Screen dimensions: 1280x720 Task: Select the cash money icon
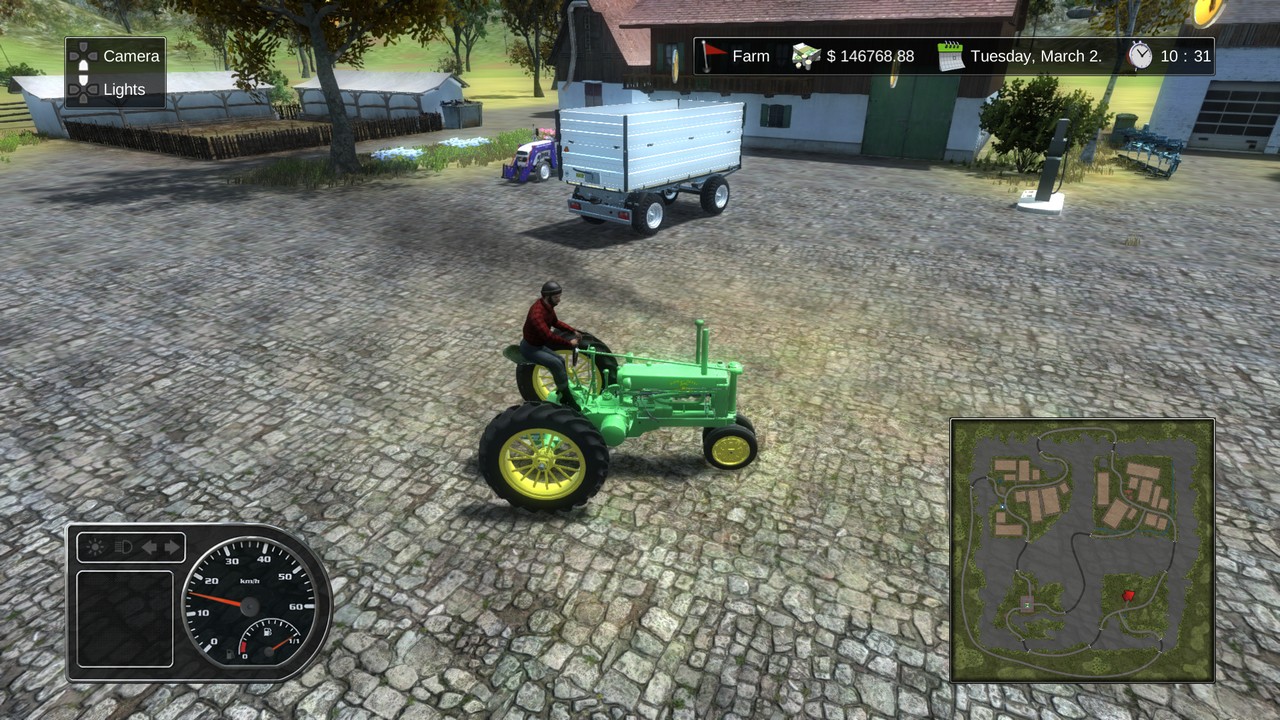[x=806, y=56]
